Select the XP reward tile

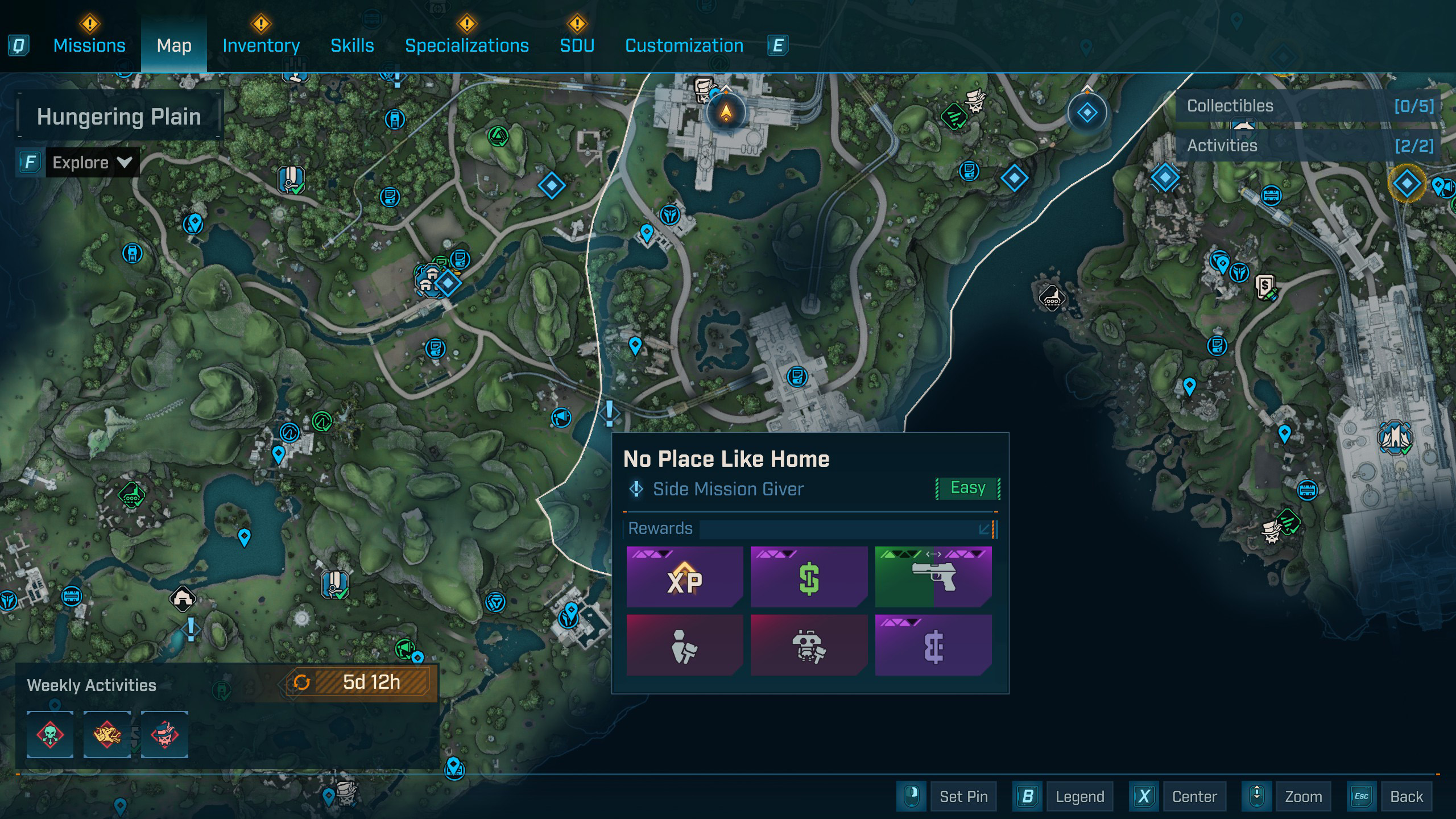[685, 577]
